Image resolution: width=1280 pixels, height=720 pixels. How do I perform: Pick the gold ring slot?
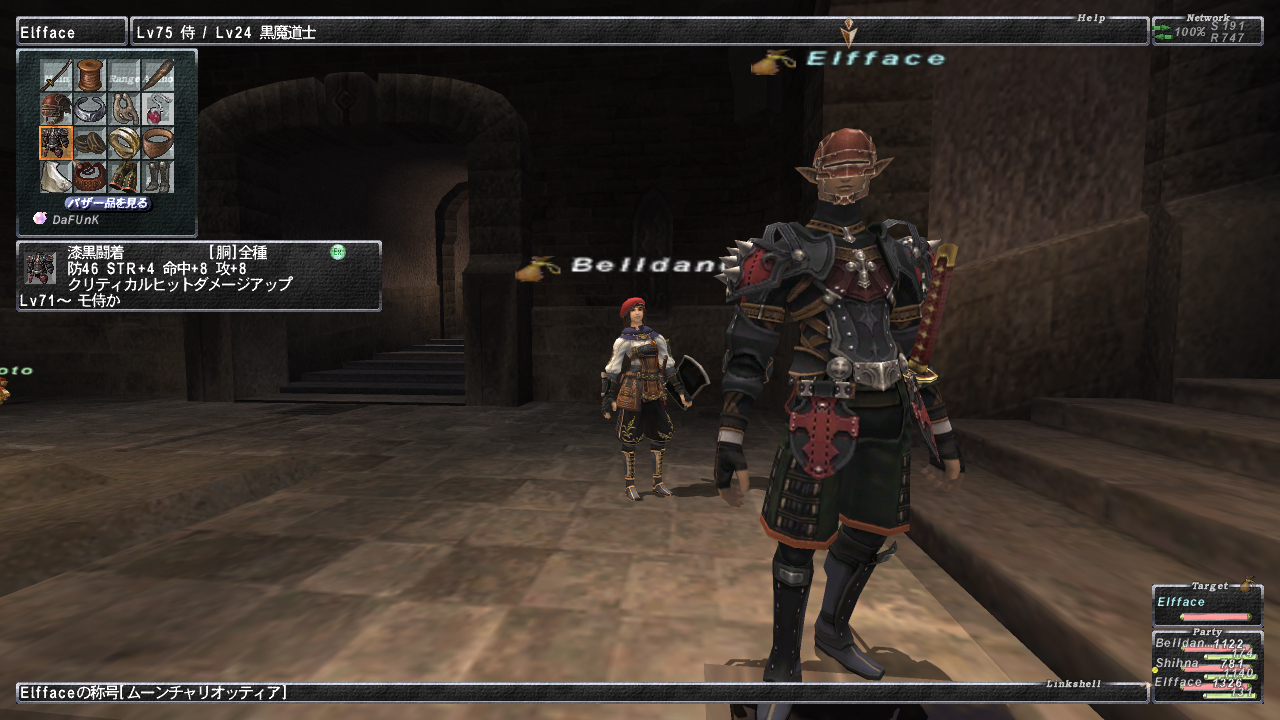coord(124,143)
